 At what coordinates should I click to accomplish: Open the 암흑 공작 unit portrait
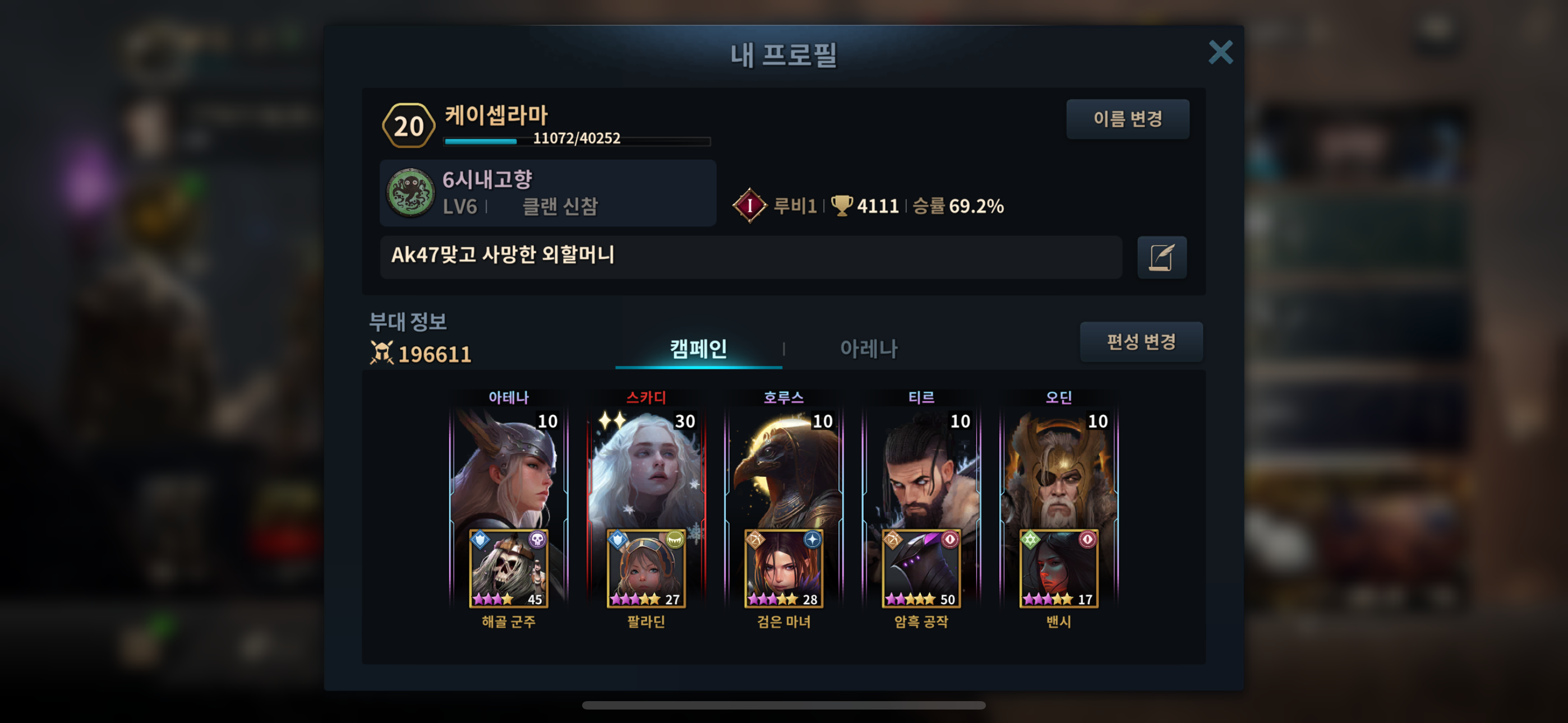point(921,568)
